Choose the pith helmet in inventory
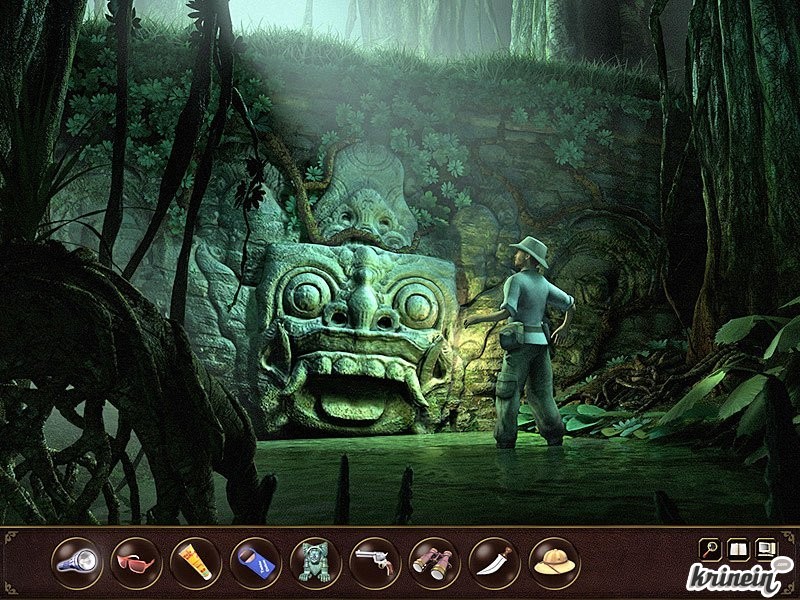The width and height of the screenshot is (800, 600). (x=554, y=561)
